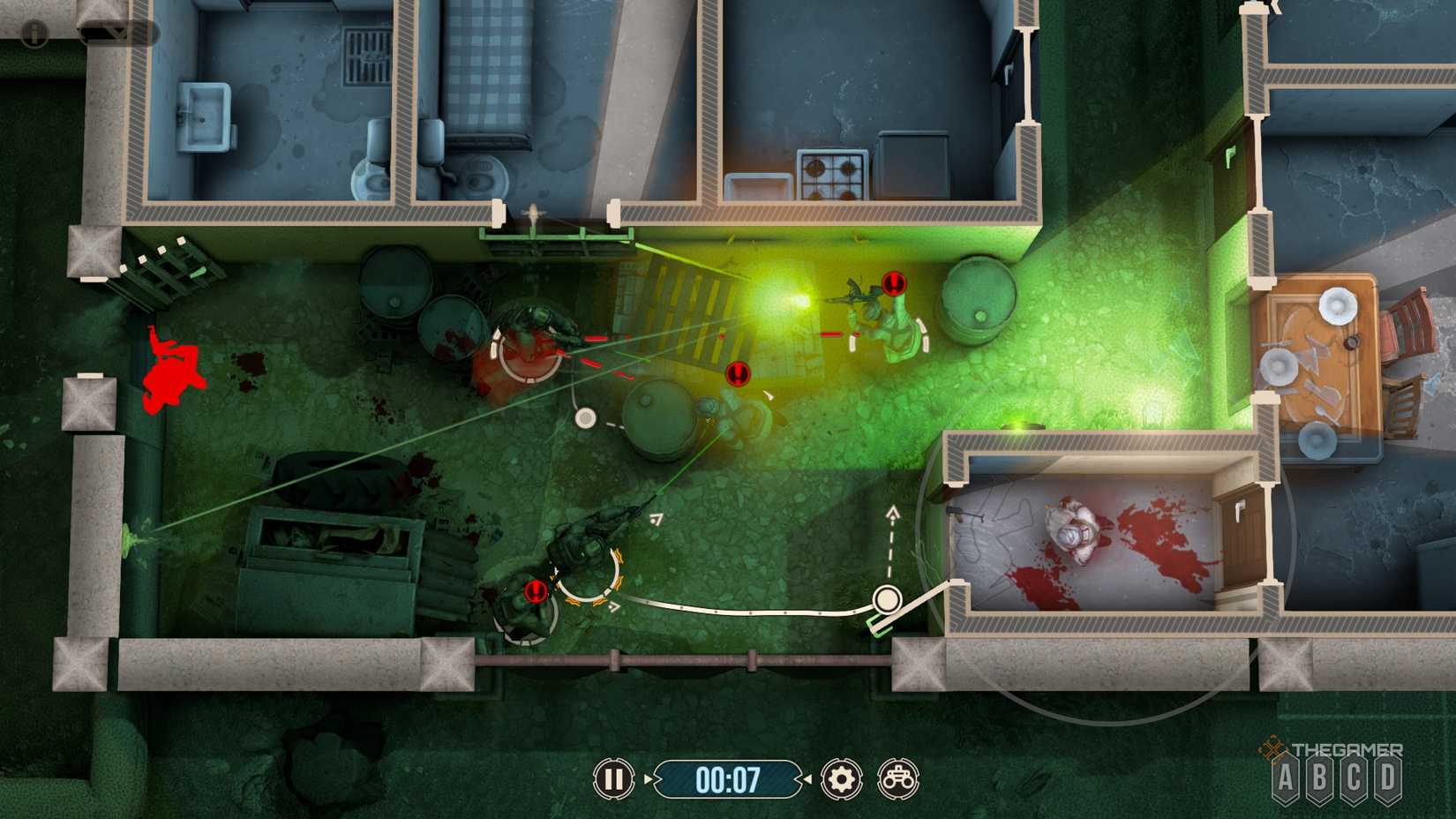Click the right arrow beside the timer
The image size is (1456, 819).
click(x=806, y=780)
